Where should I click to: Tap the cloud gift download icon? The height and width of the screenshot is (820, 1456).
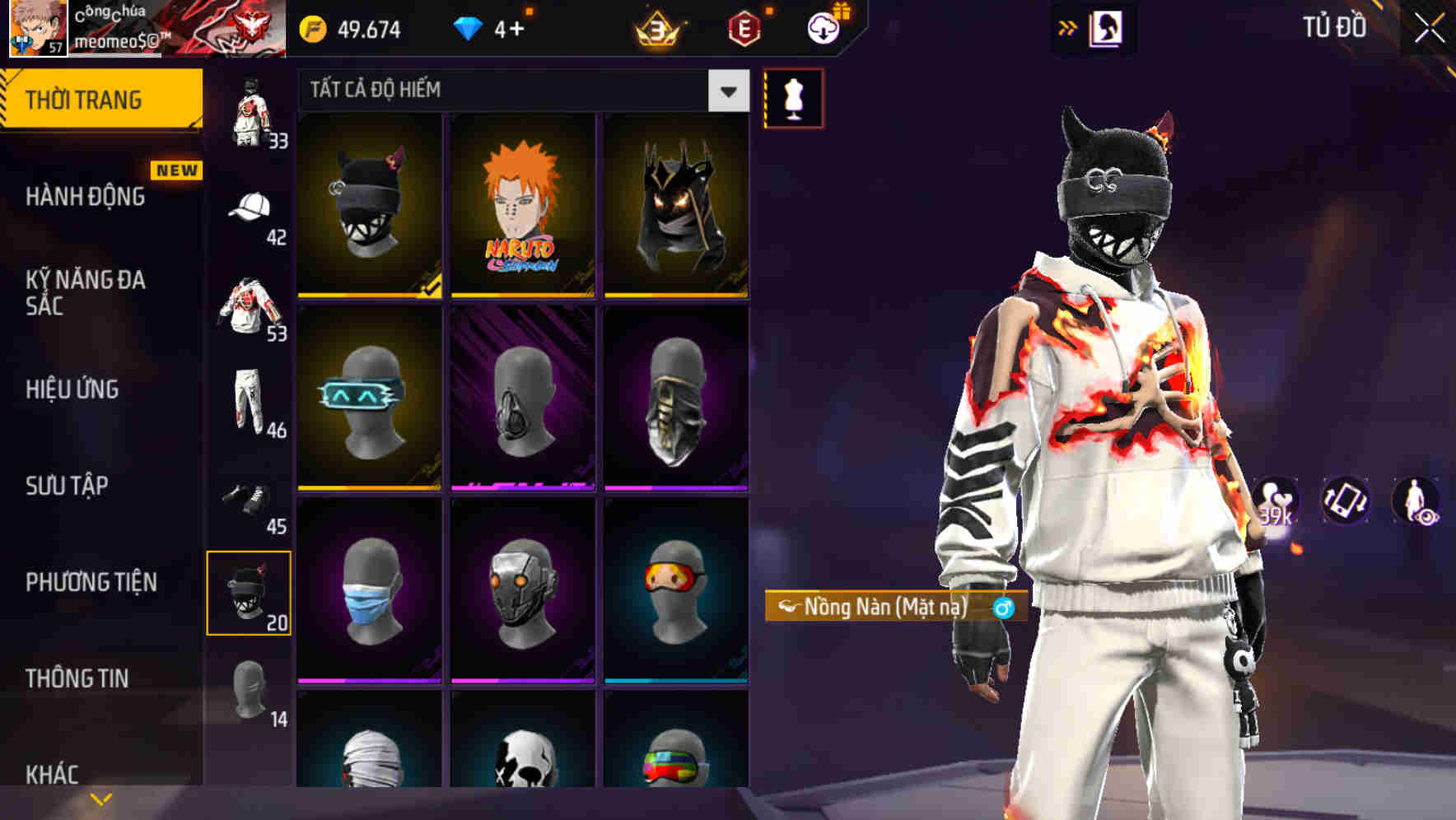click(x=823, y=28)
